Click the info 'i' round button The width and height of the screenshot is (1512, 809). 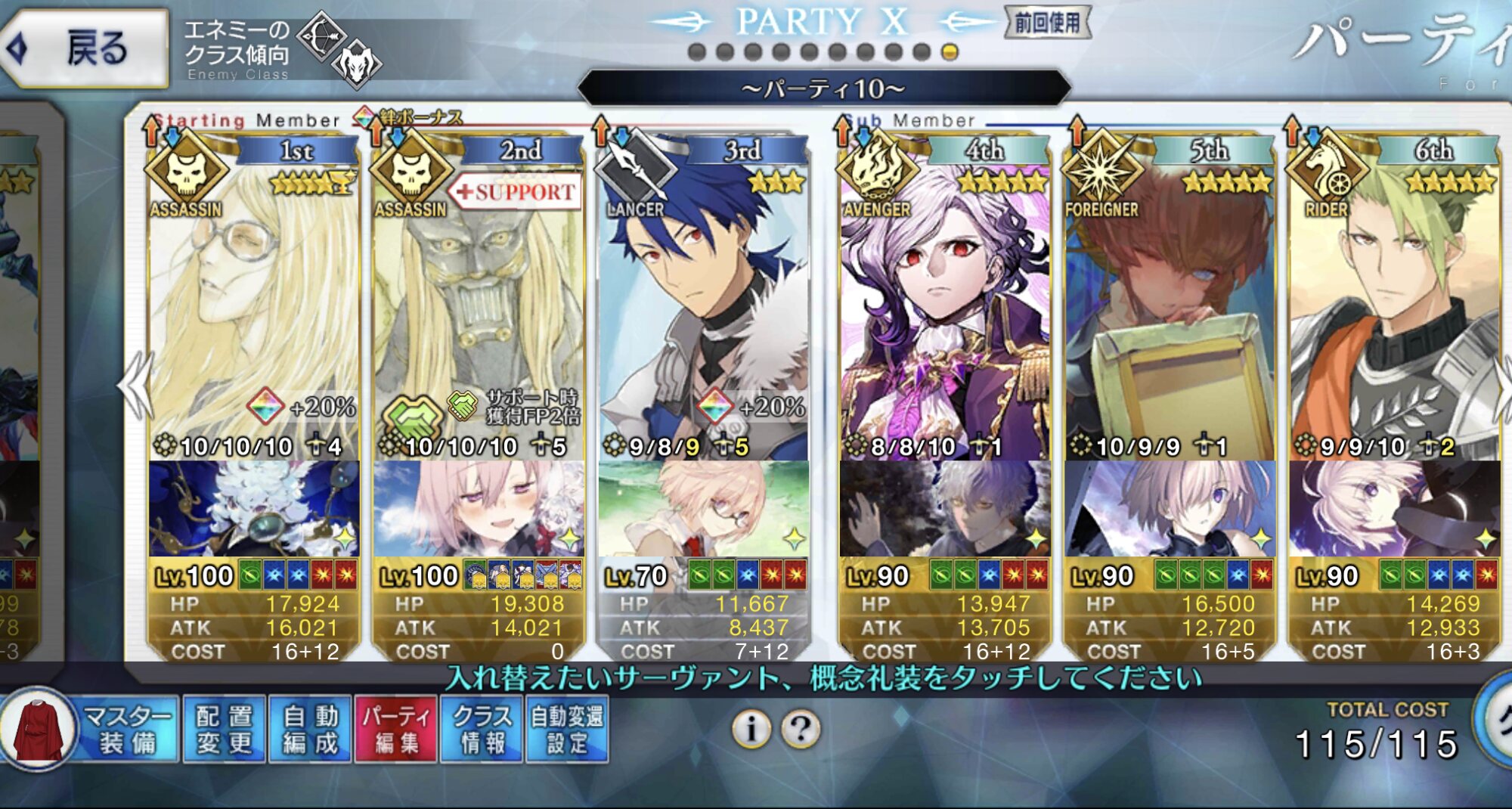pos(751,729)
